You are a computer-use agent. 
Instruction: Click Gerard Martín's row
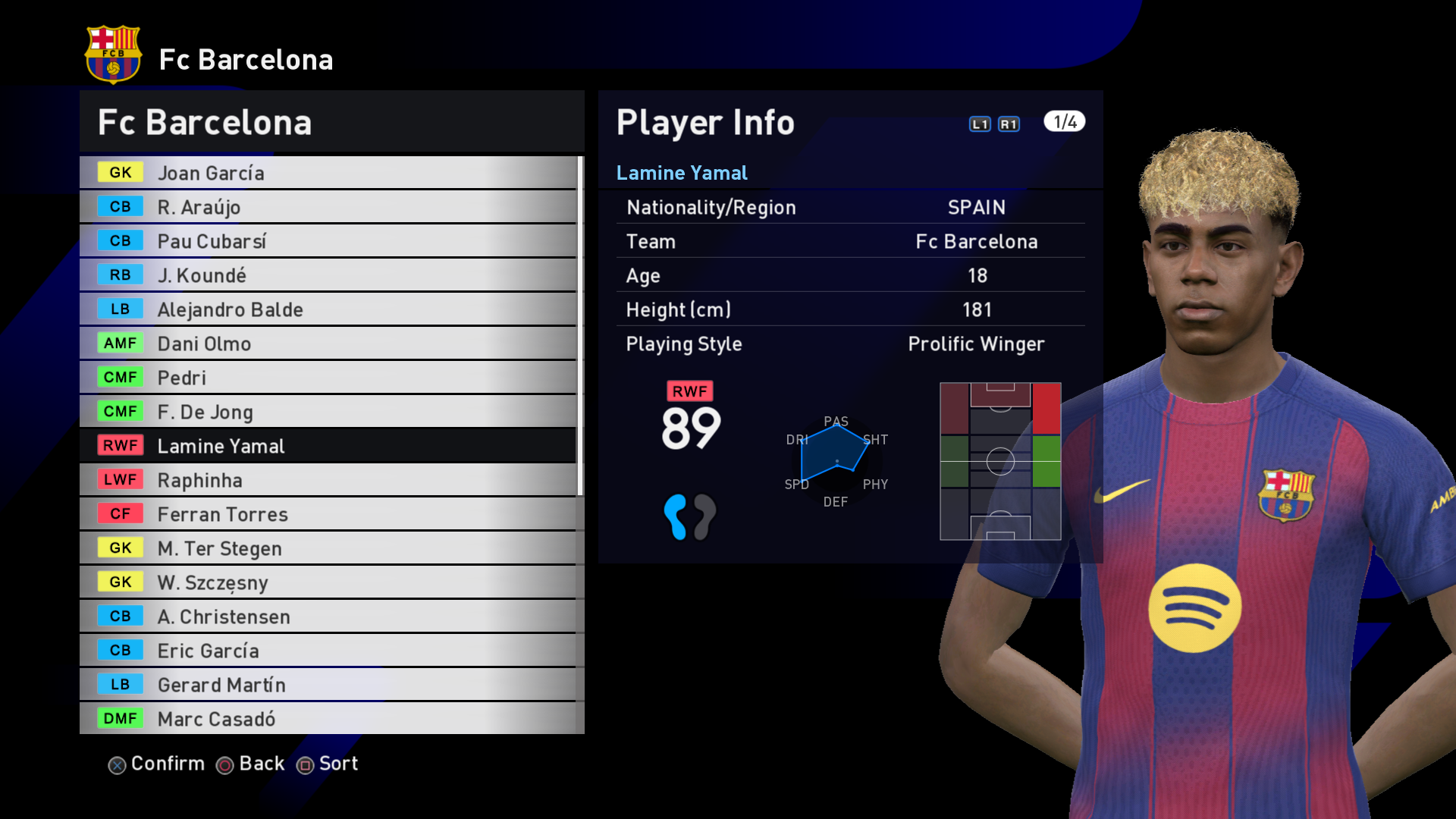click(328, 685)
